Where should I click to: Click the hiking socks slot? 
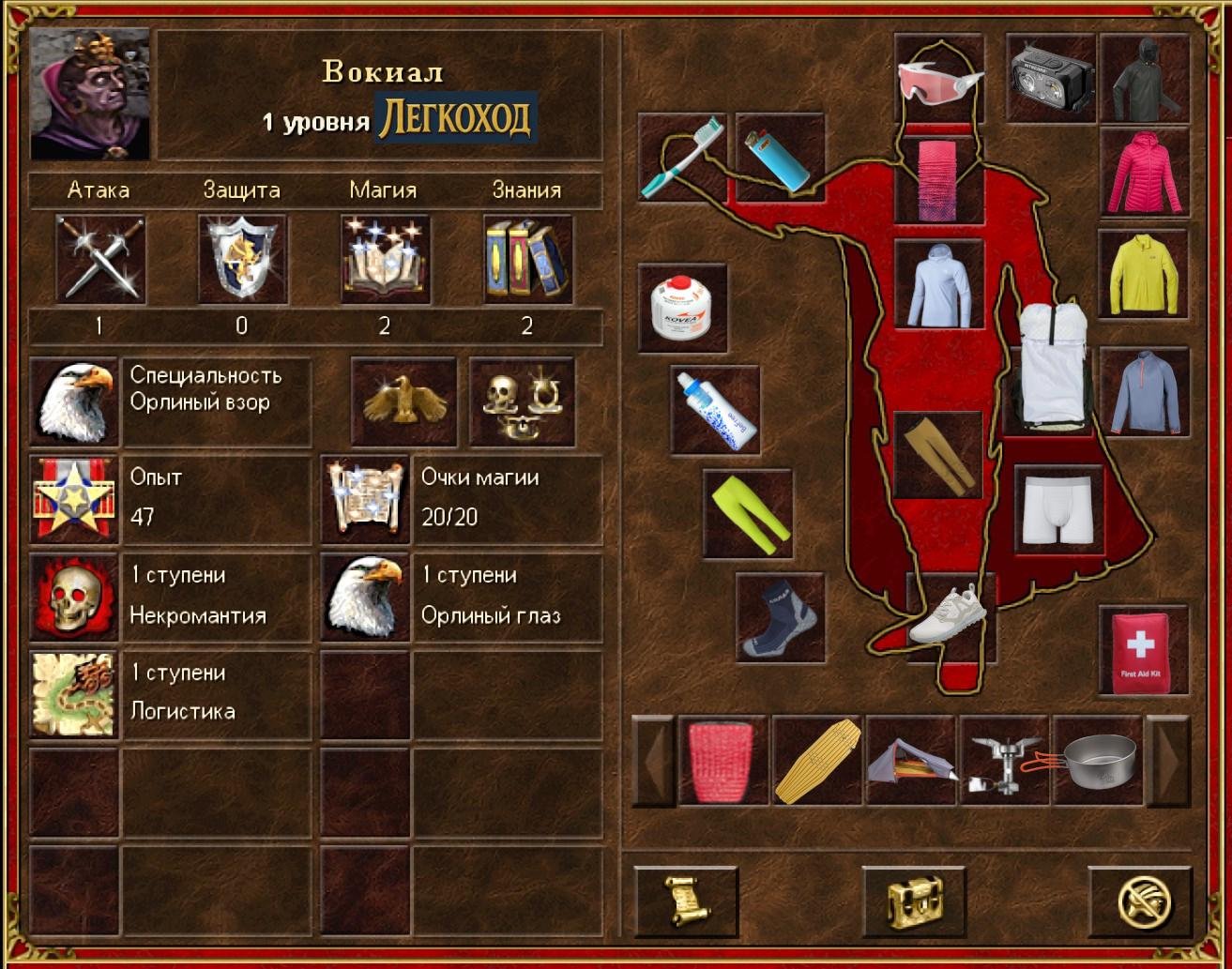(x=780, y=618)
